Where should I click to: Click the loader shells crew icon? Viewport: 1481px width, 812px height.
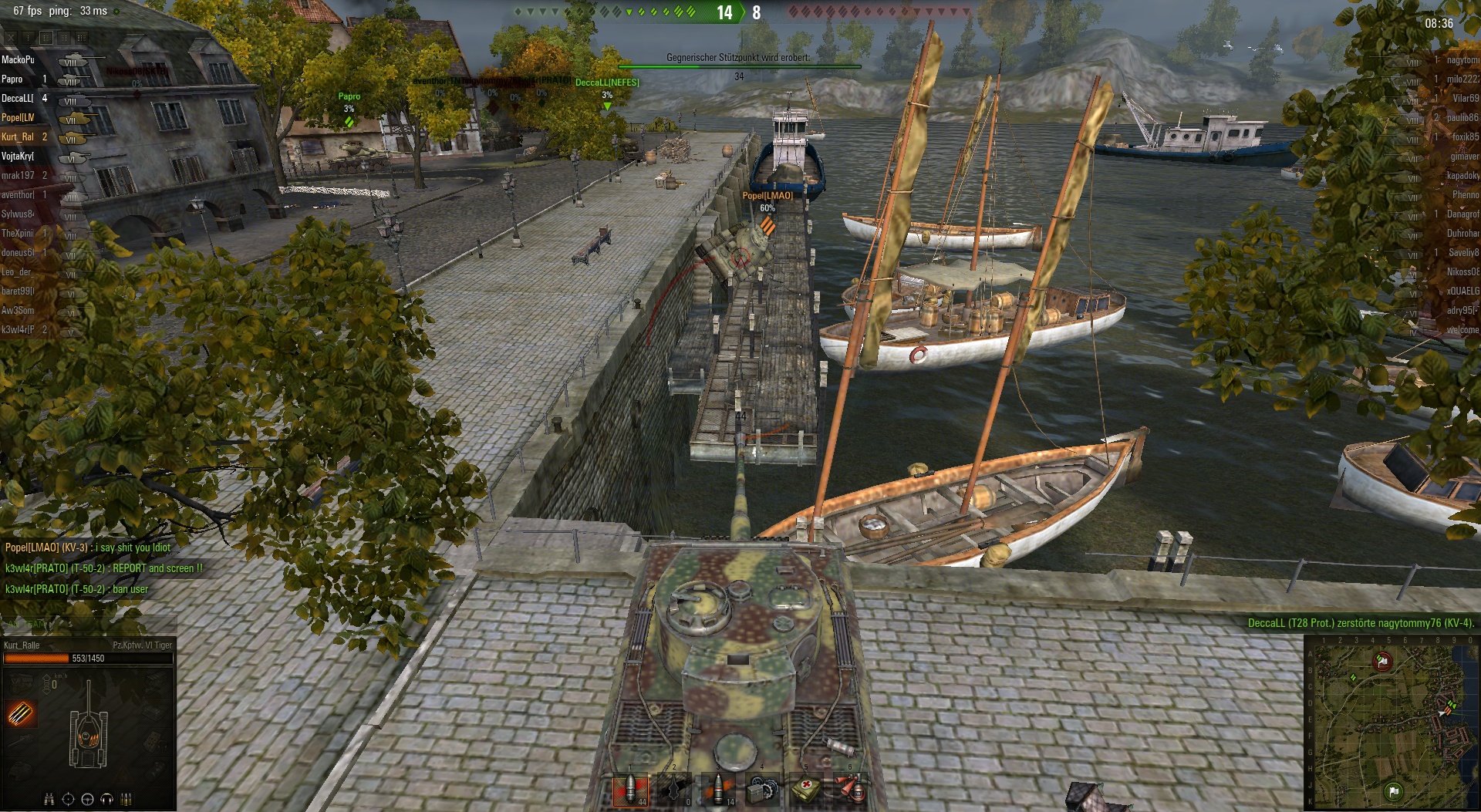[x=127, y=799]
